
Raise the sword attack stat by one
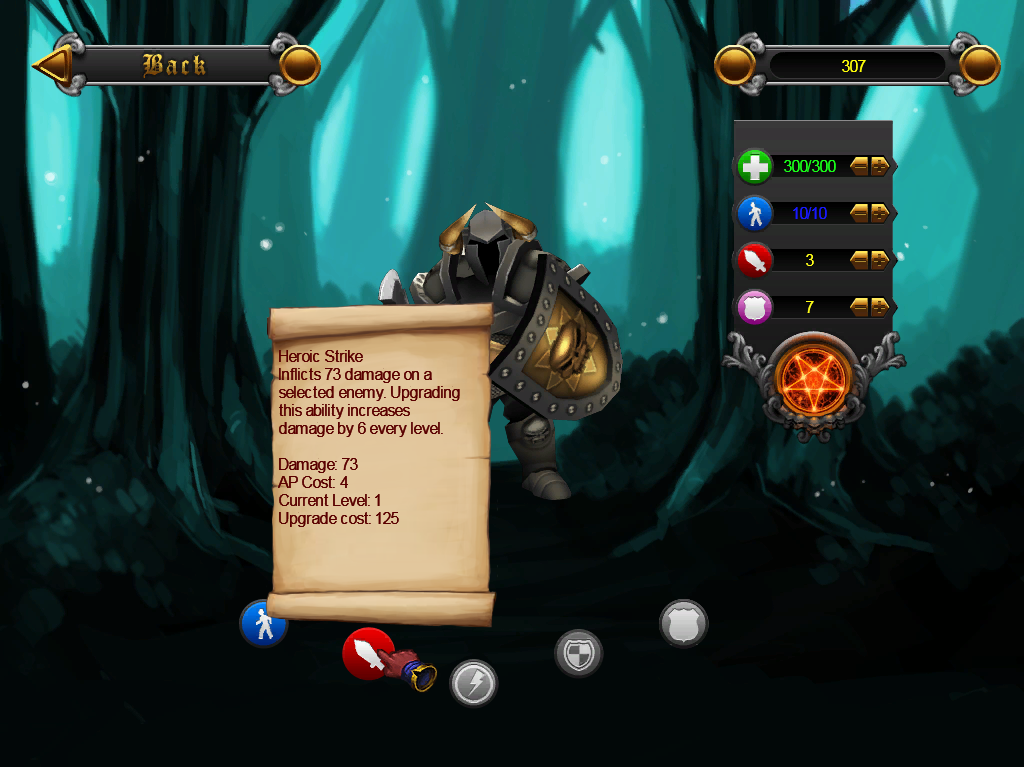(x=880, y=260)
